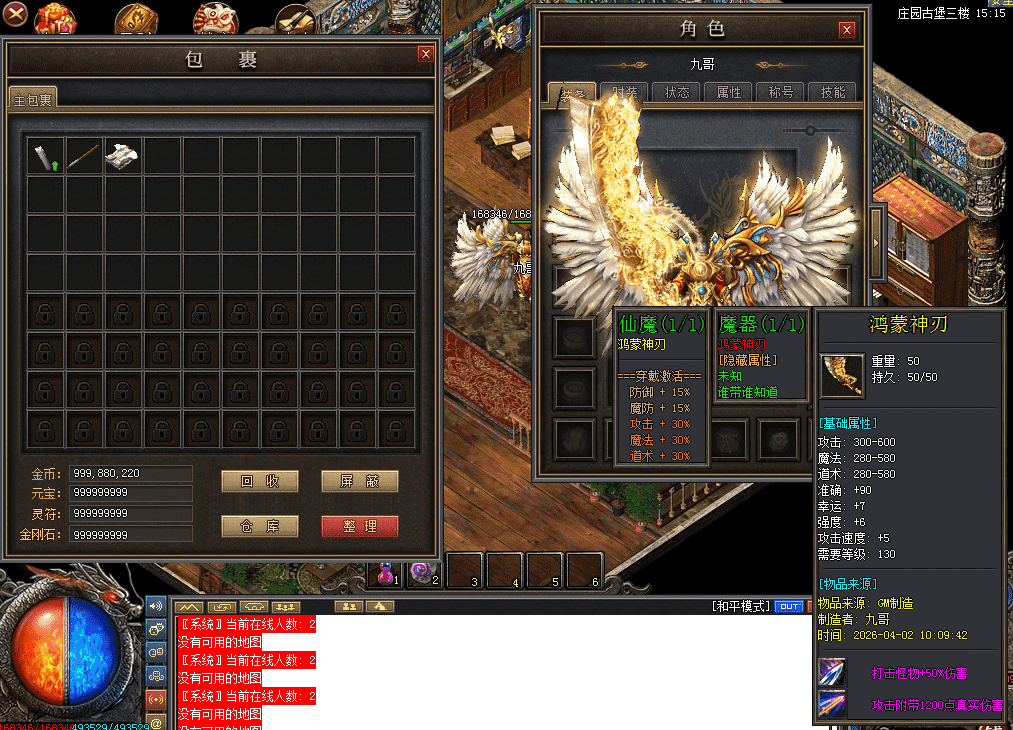Image resolution: width=1013 pixels, height=730 pixels.
Task: Switch to the 时装 fashion tab
Action: pos(626,92)
